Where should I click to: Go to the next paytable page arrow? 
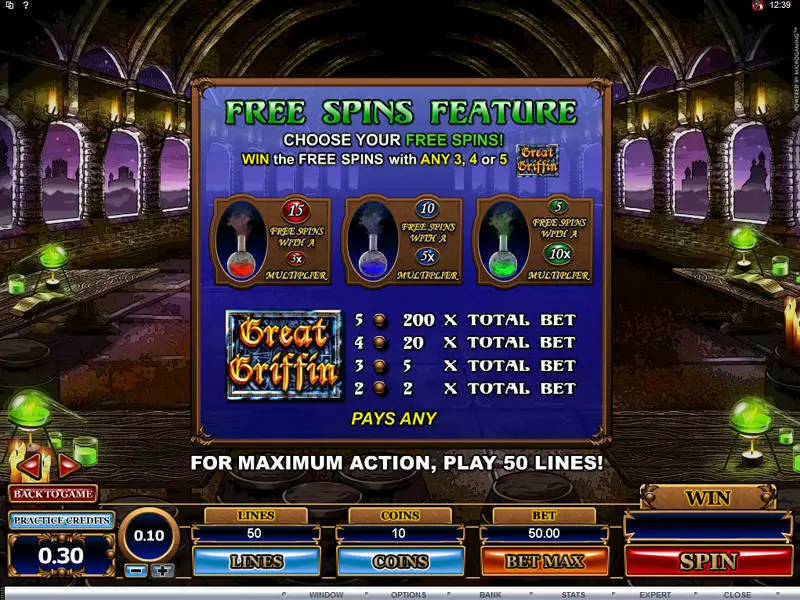coord(69,464)
